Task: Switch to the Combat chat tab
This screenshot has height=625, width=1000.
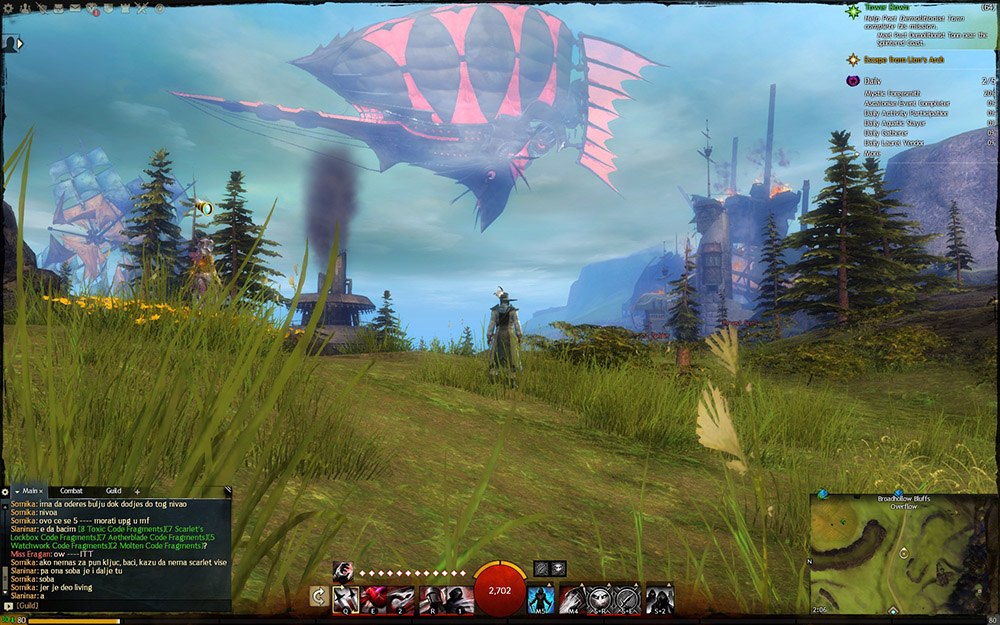Action: point(72,491)
